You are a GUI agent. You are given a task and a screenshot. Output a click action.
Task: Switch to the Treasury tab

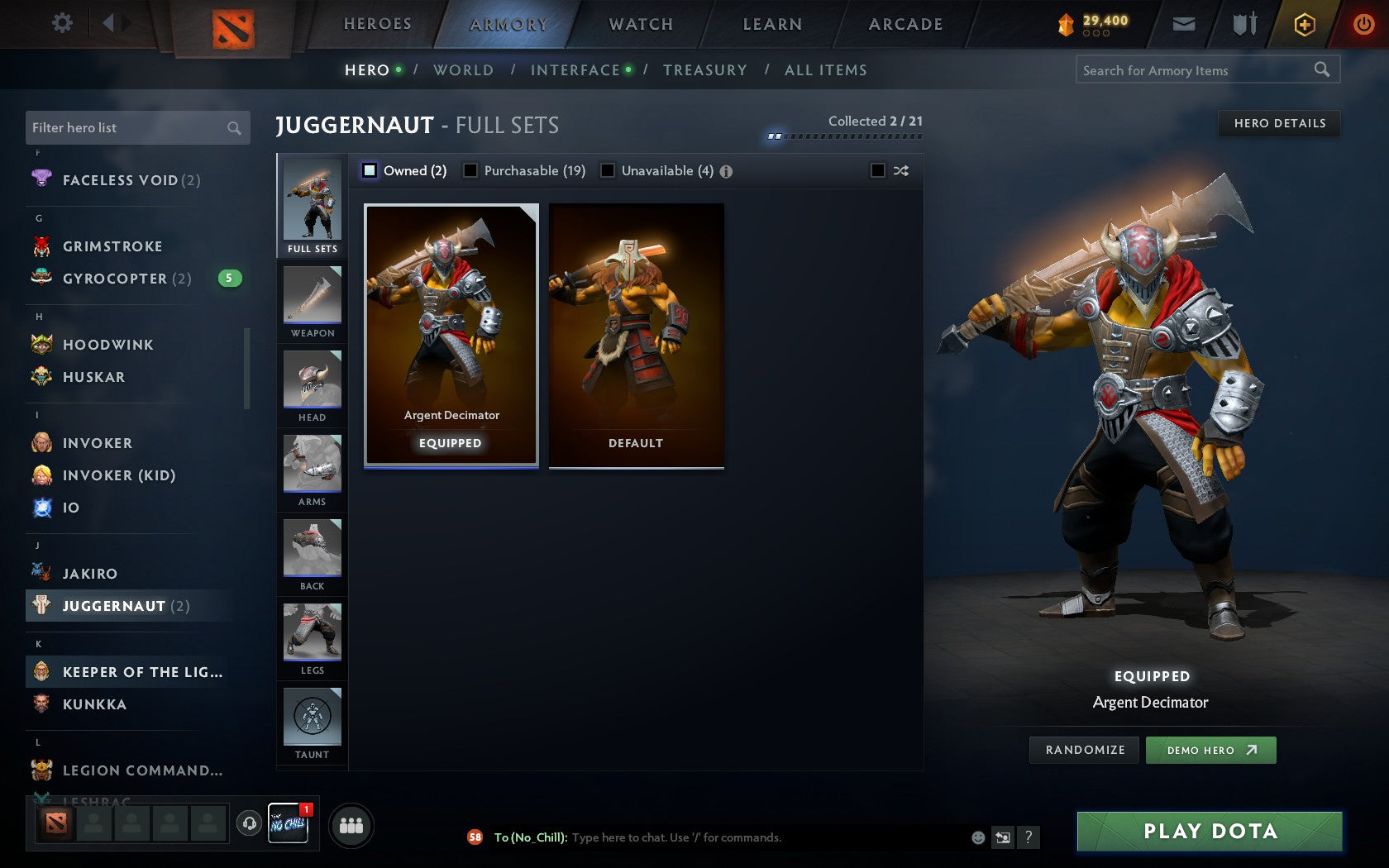pos(704,70)
